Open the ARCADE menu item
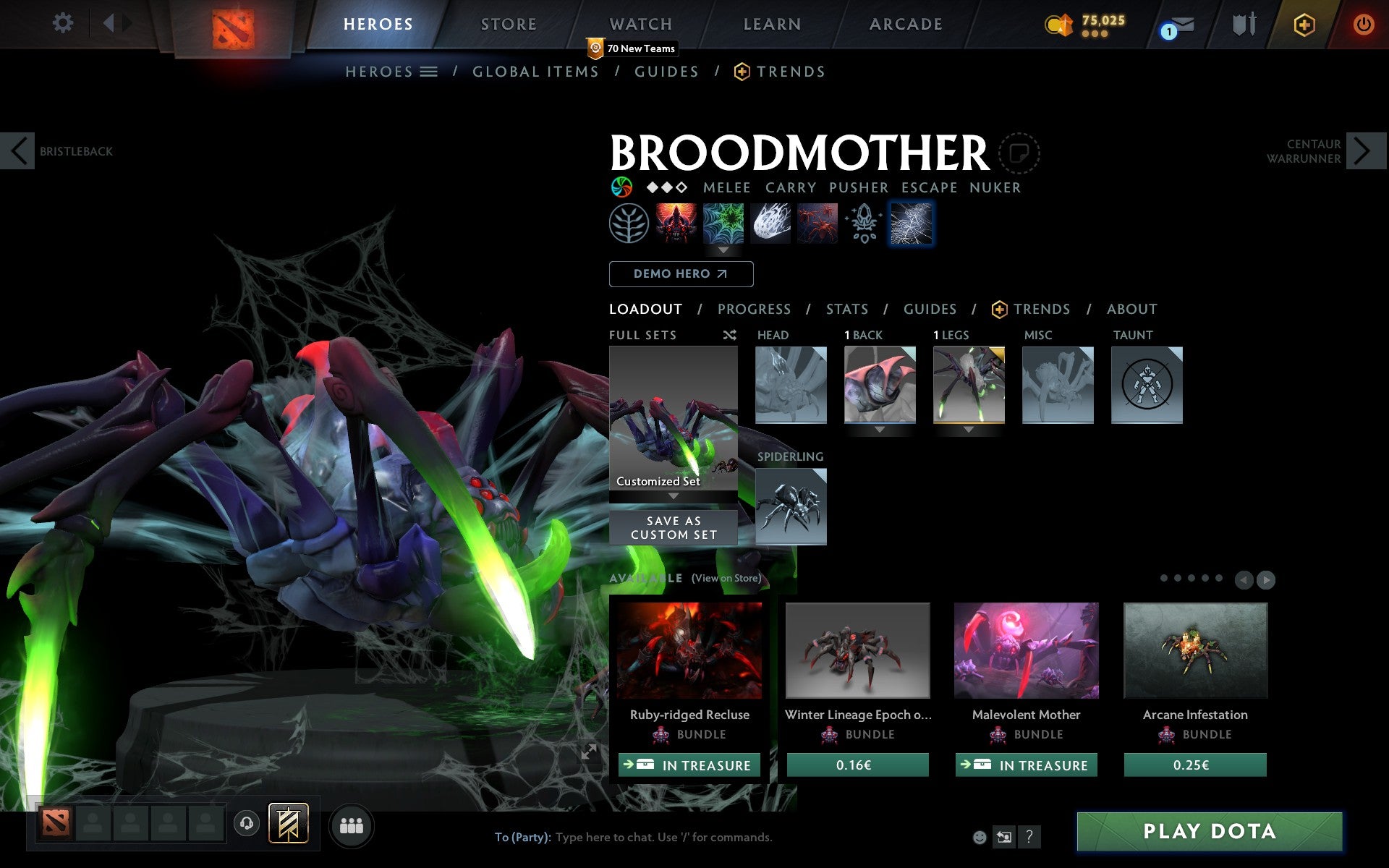Image resolution: width=1389 pixels, height=868 pixels. click(904, 24)
